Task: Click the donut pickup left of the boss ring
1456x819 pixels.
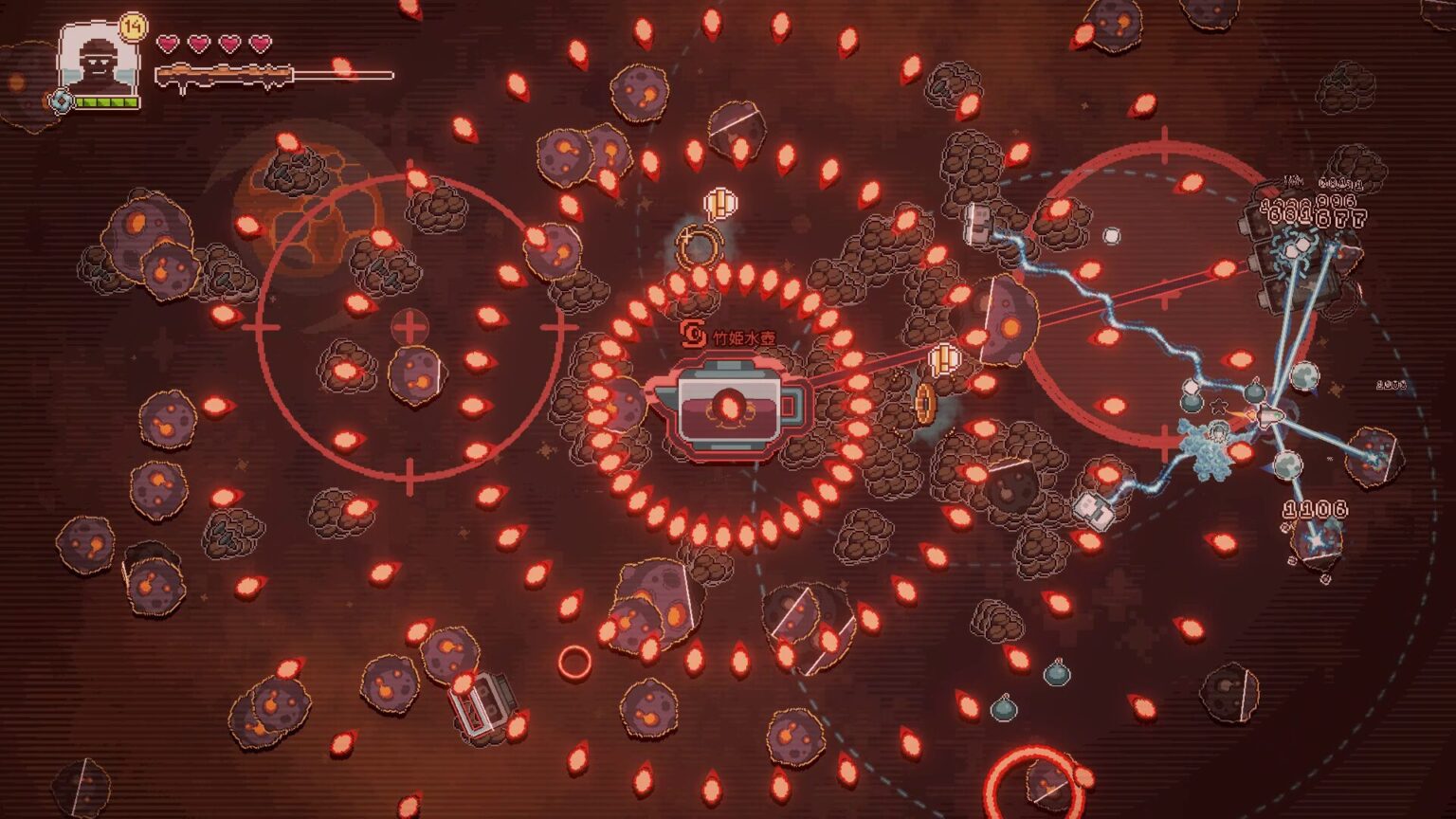Action: 699,245
